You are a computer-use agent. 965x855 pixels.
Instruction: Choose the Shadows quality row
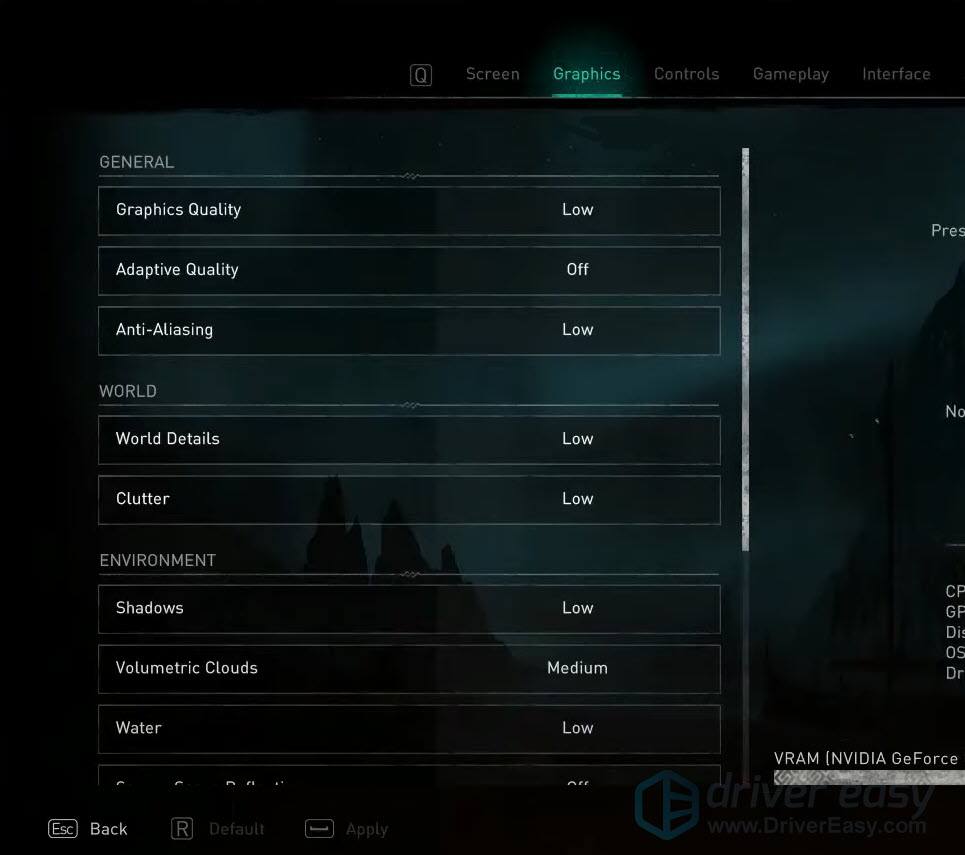coord(409,608)
